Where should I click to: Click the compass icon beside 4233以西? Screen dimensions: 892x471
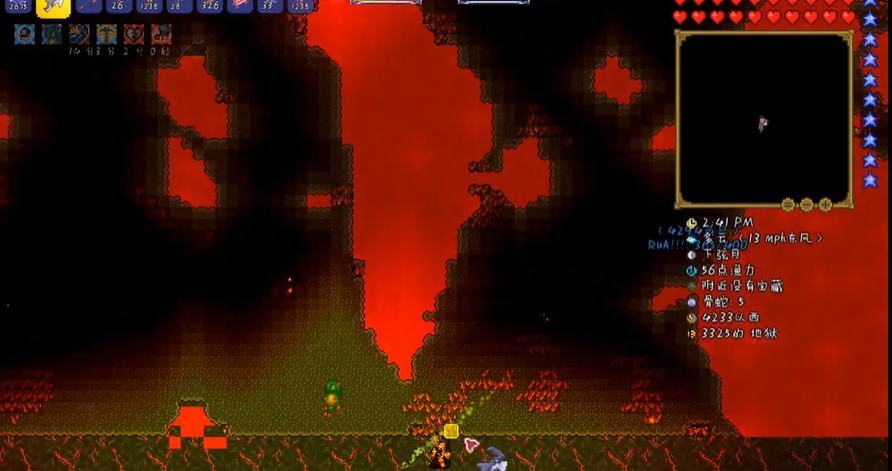tap(691, 318)
